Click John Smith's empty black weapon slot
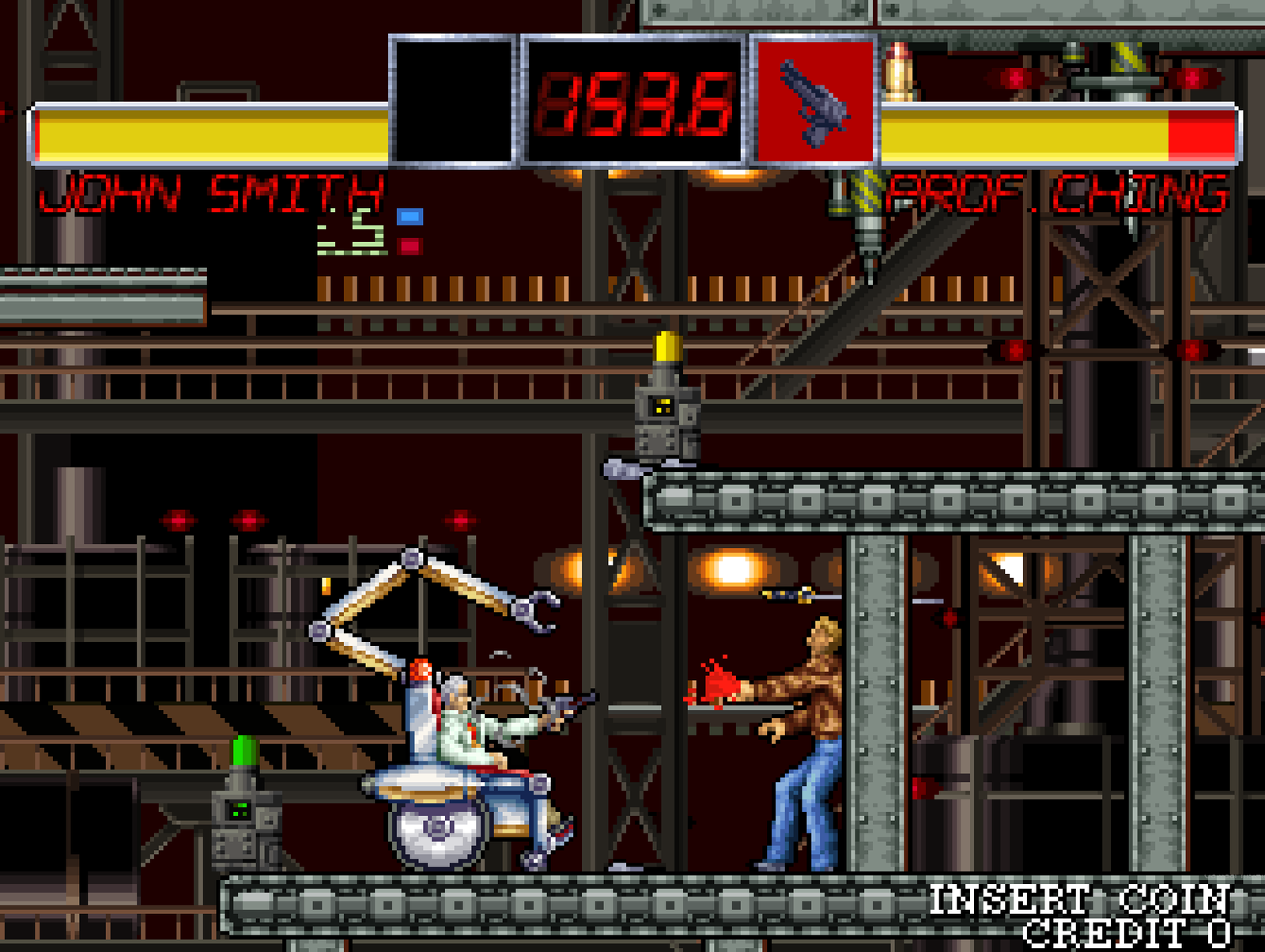 coord(452,100)
